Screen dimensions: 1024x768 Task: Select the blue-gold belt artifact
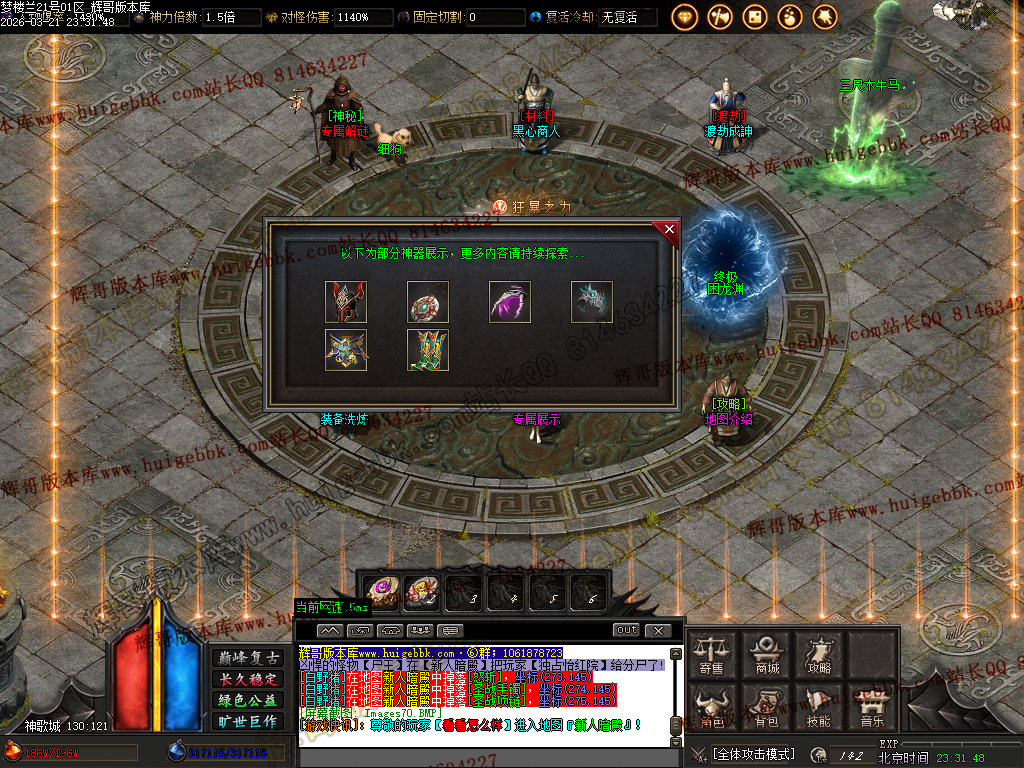point(346,350)
